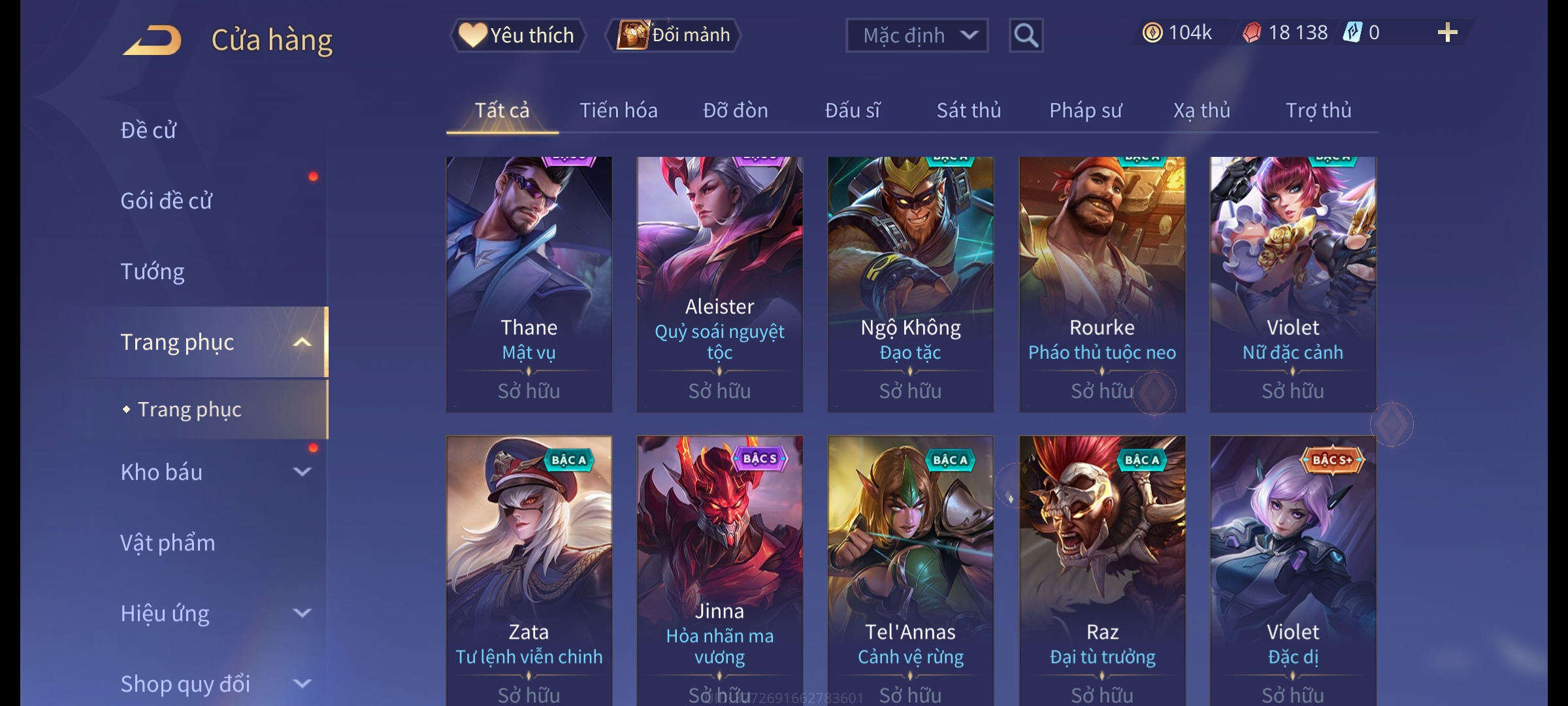The height and width of the screenshot is (706, 1568).
Task: Open the Tướng heroes section
Action: (153, 271)
